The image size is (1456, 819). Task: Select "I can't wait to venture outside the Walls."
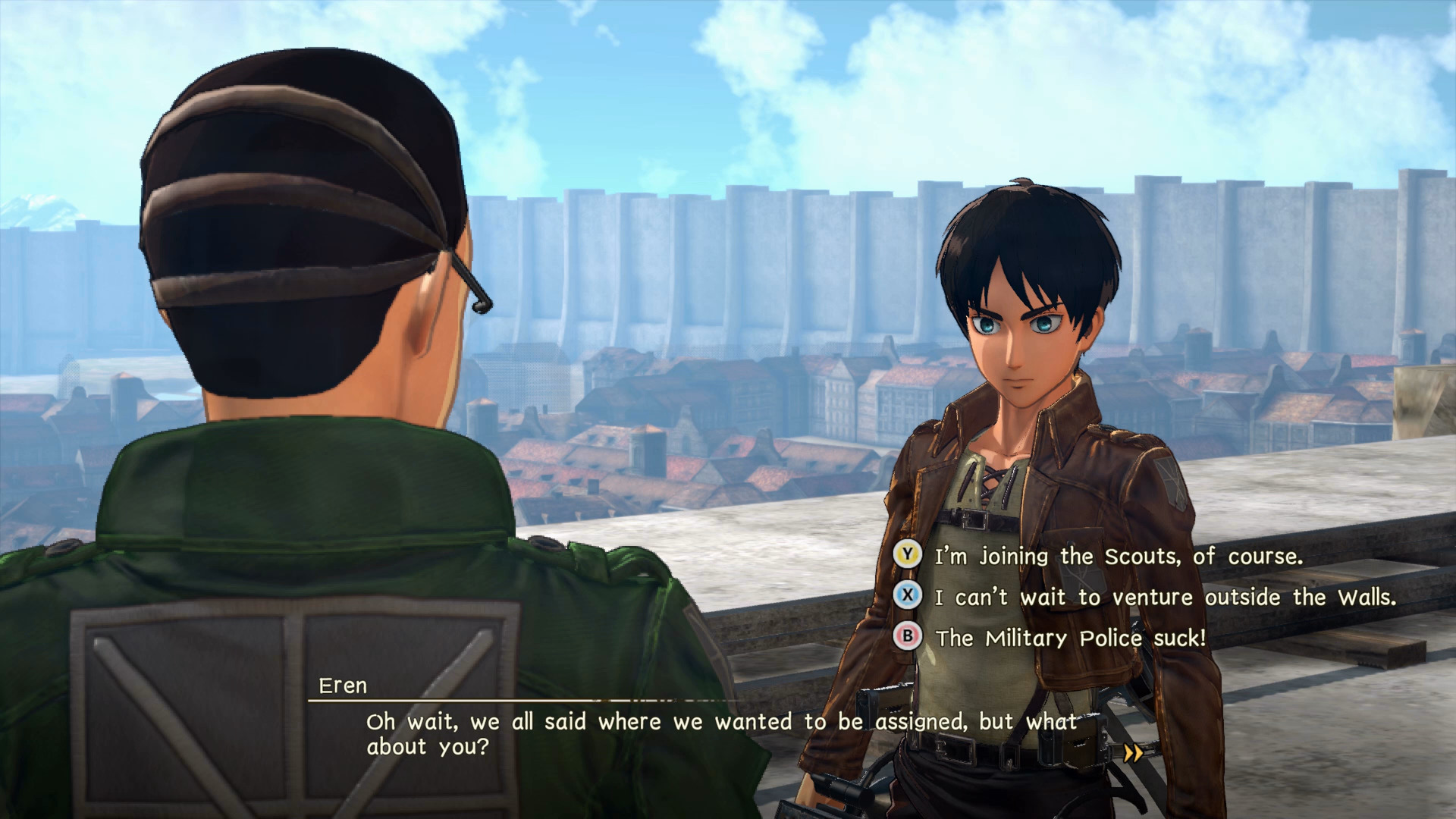pyautogui.click(x=1165, y=598)
